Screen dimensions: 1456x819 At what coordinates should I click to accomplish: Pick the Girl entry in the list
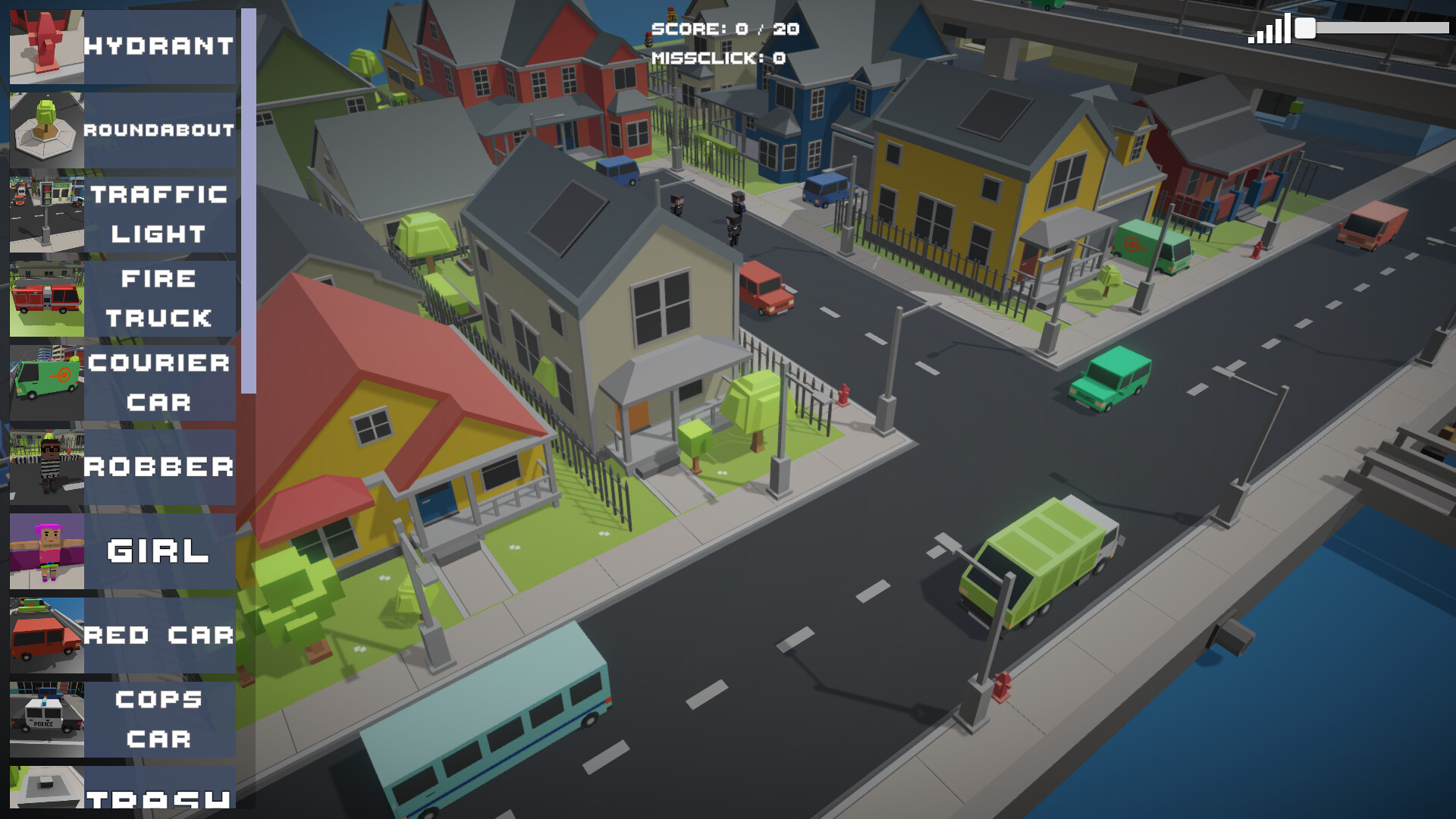(x=123, y=551)
